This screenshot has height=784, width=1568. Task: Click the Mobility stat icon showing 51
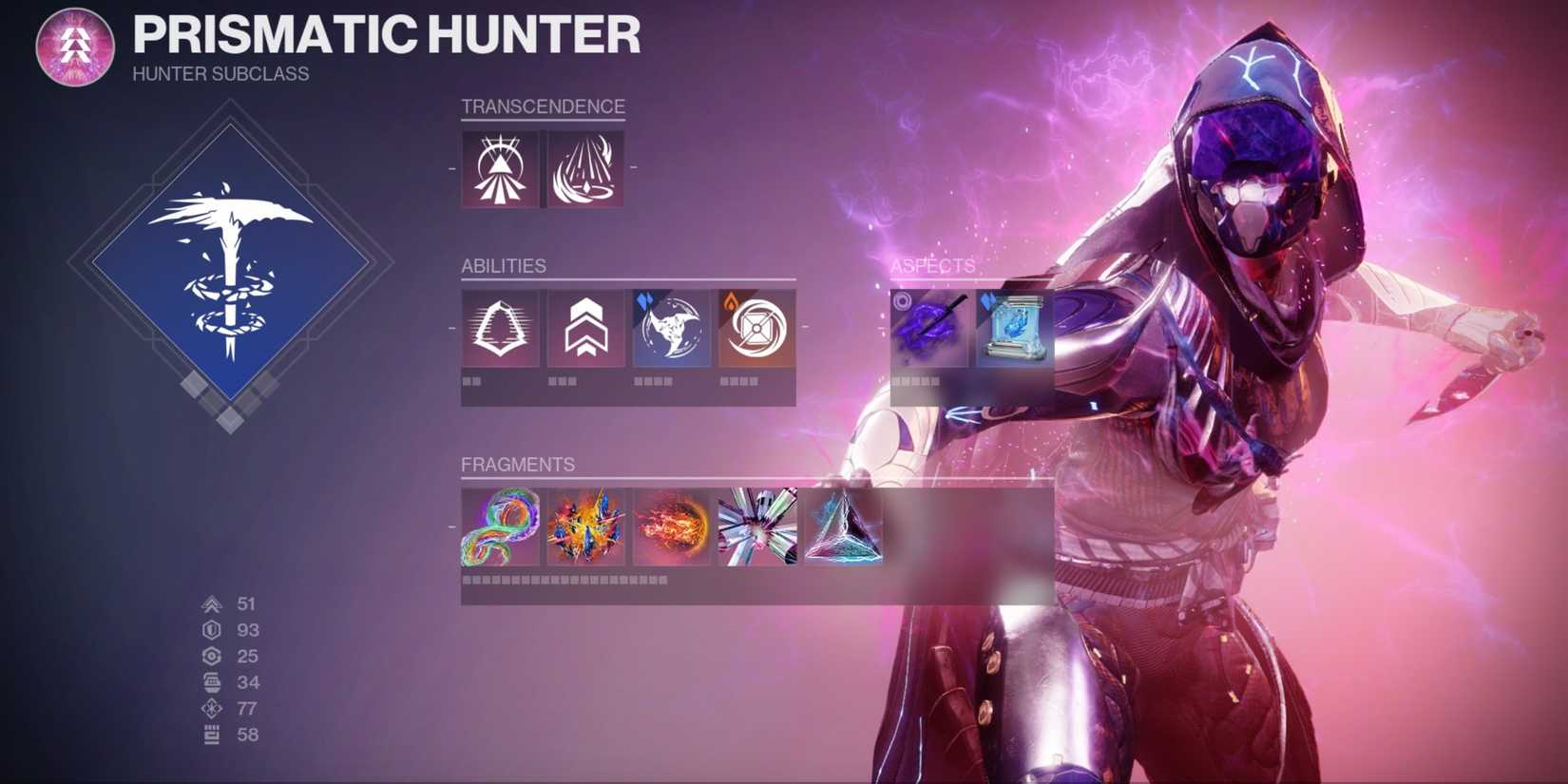pos(213,602)
